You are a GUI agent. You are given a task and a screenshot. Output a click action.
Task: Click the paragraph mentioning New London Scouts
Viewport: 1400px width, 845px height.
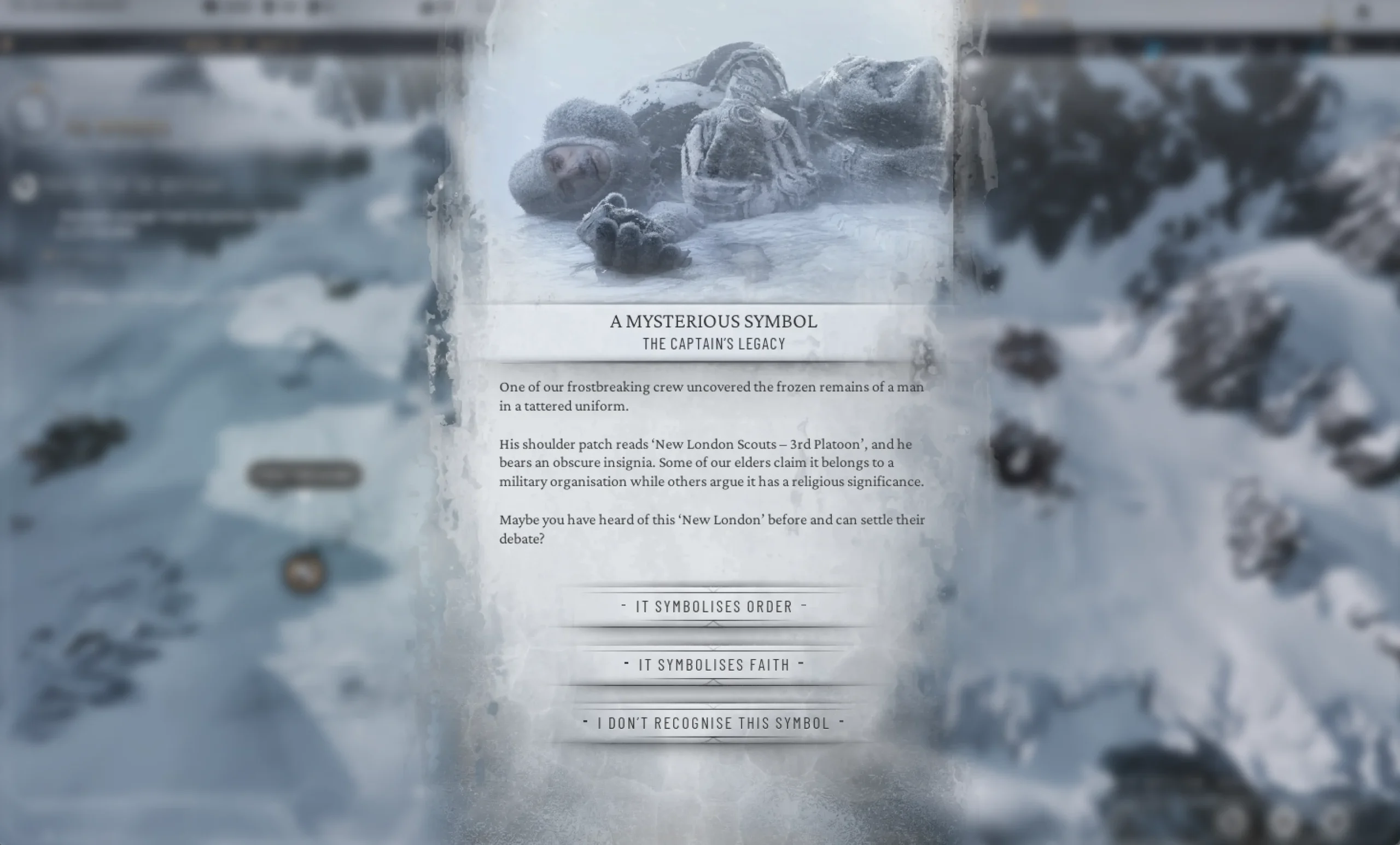[711, 463]
